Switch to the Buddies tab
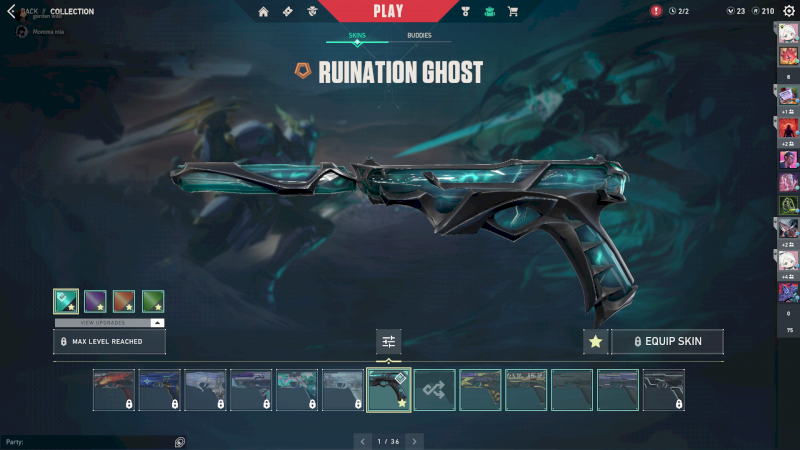The height and width of the screenshot is (450, 800). click(420, 35)
